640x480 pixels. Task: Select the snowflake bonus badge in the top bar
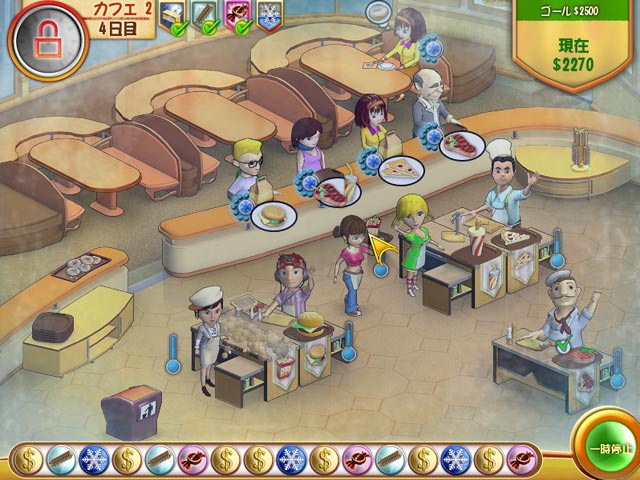[x=269, y=14]
